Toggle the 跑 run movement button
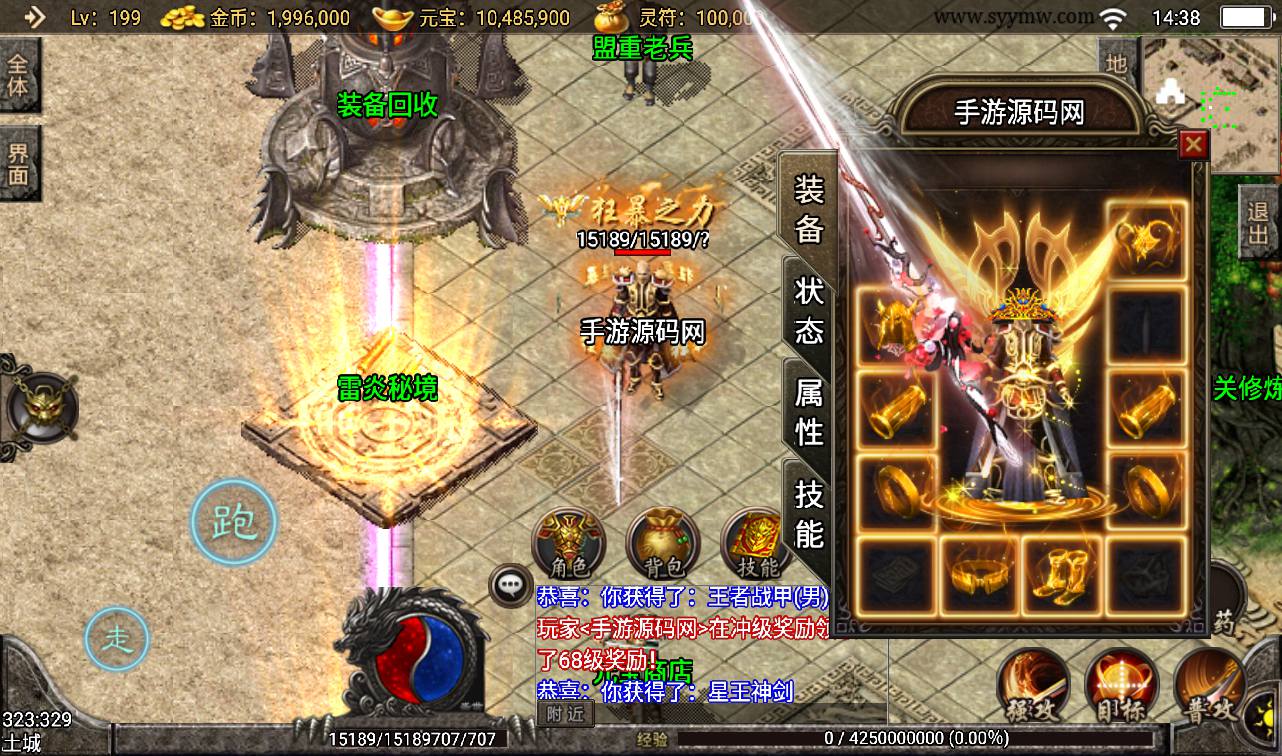This screenshot has width=1282, height=756. (233, 520)
